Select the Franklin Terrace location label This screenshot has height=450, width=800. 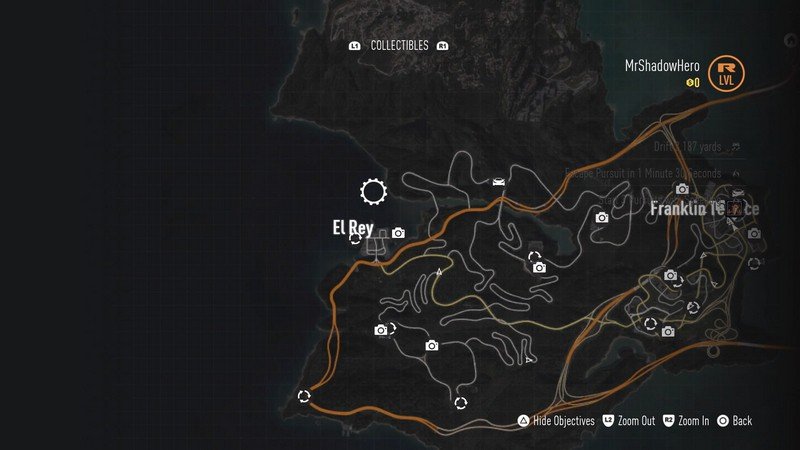[x=704, y=209]
